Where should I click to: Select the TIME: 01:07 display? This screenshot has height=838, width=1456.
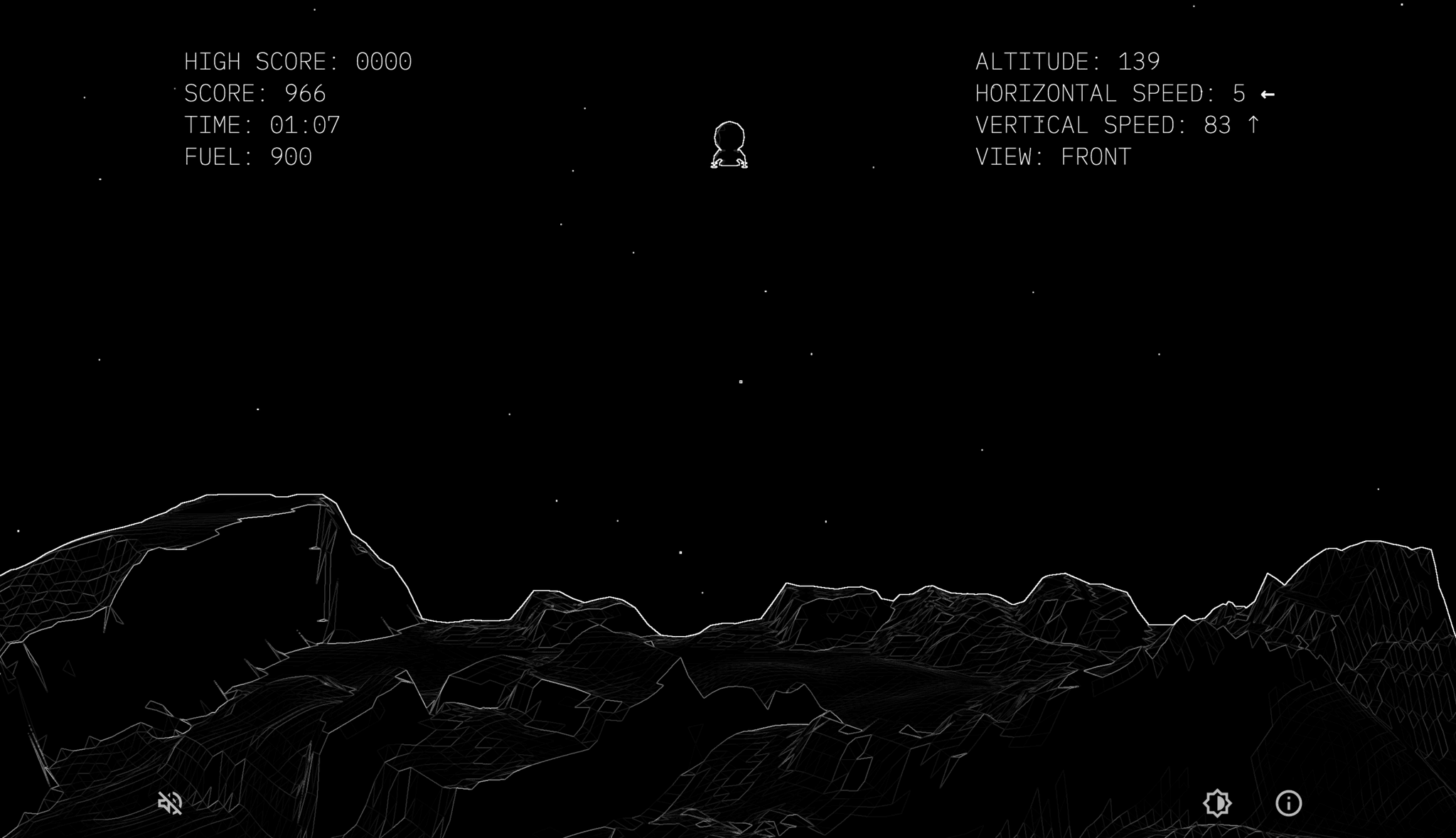[262, 125]
